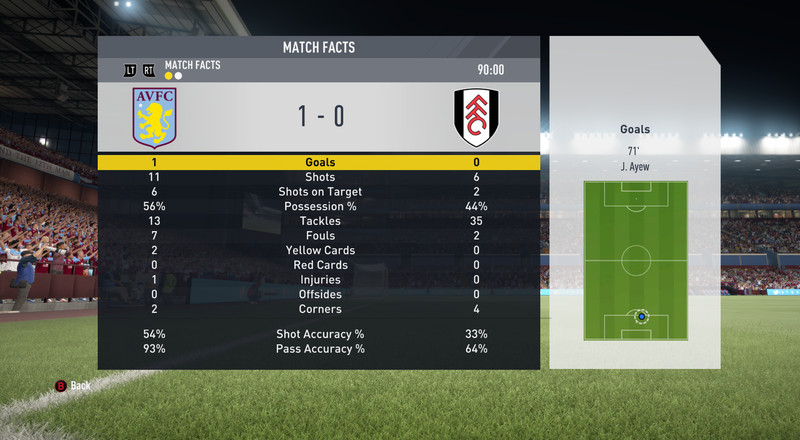The height and width of the screenshot is (440, 800).
Task: Highlight the Red Cards row
Action: [x=319, y=265]
